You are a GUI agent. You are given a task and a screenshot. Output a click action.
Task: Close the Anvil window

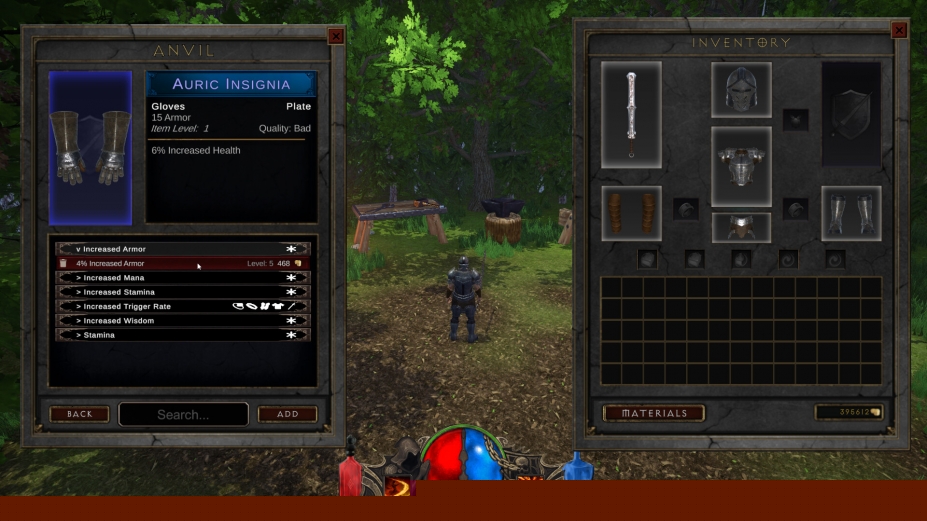(x=336, y=36)
